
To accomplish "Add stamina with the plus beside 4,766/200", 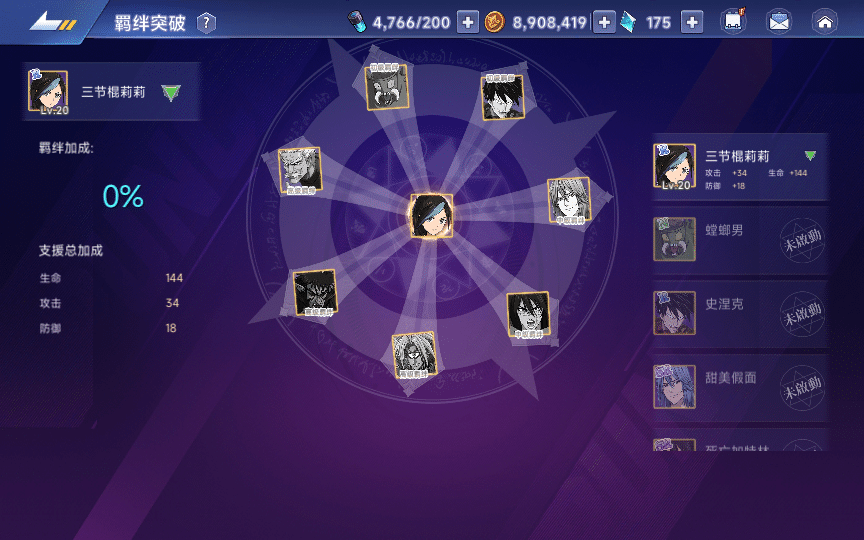I will click(468, 23).
